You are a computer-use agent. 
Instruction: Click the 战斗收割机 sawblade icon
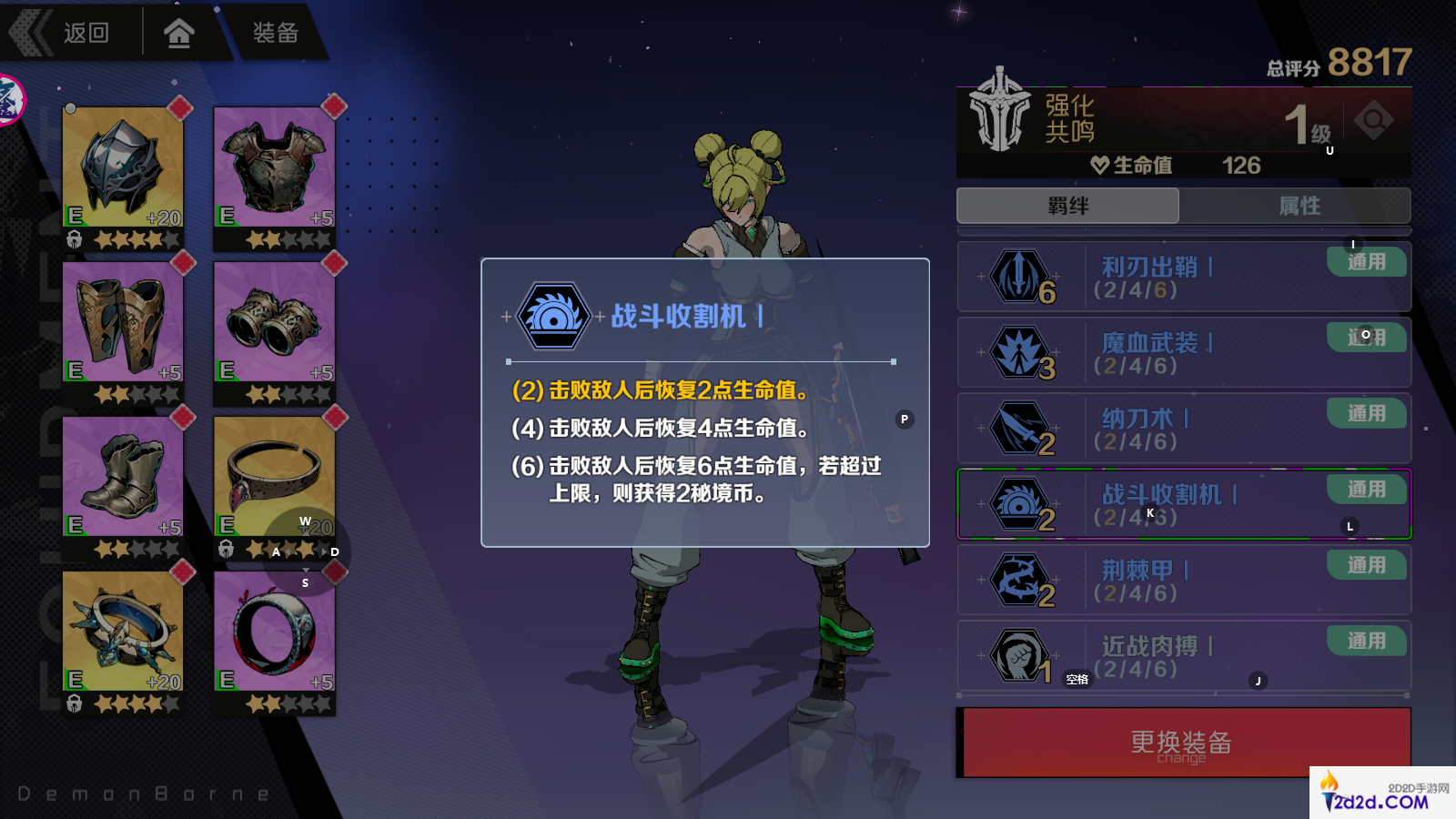1021,503
